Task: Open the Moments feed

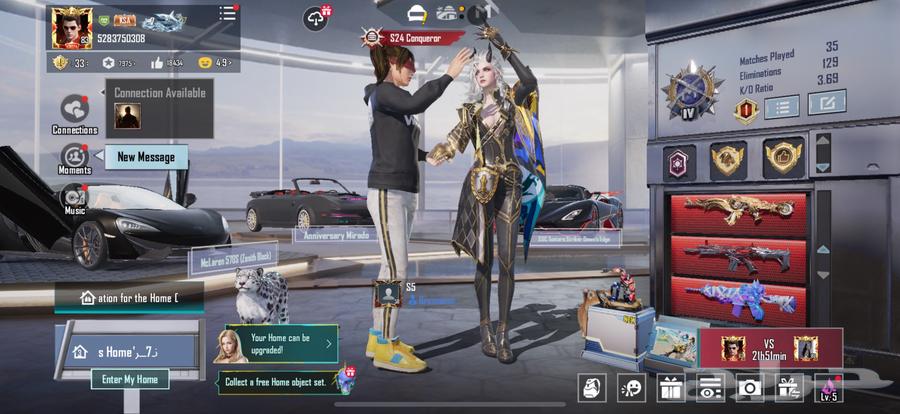Action: 74,157
